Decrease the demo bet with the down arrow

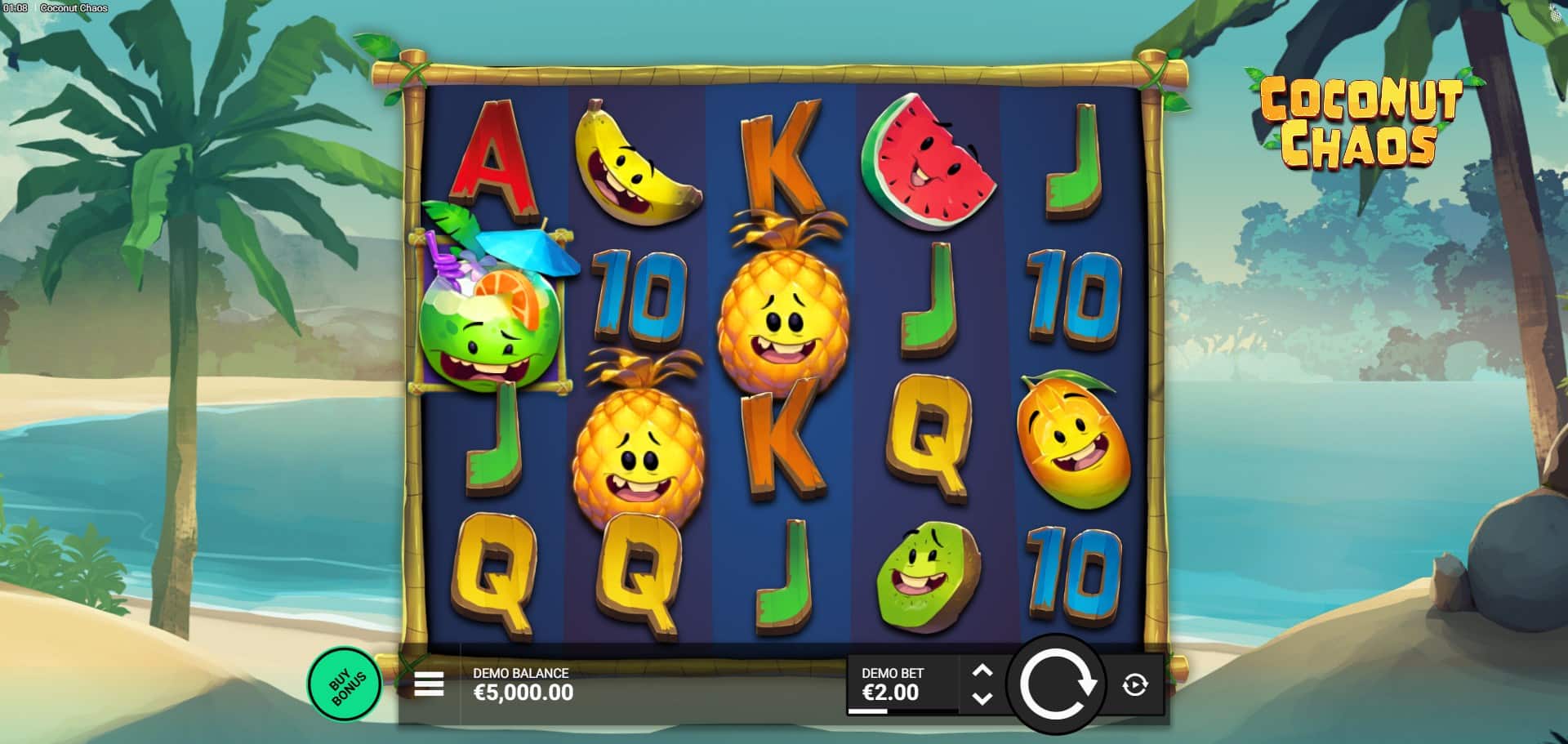[982, 698]
